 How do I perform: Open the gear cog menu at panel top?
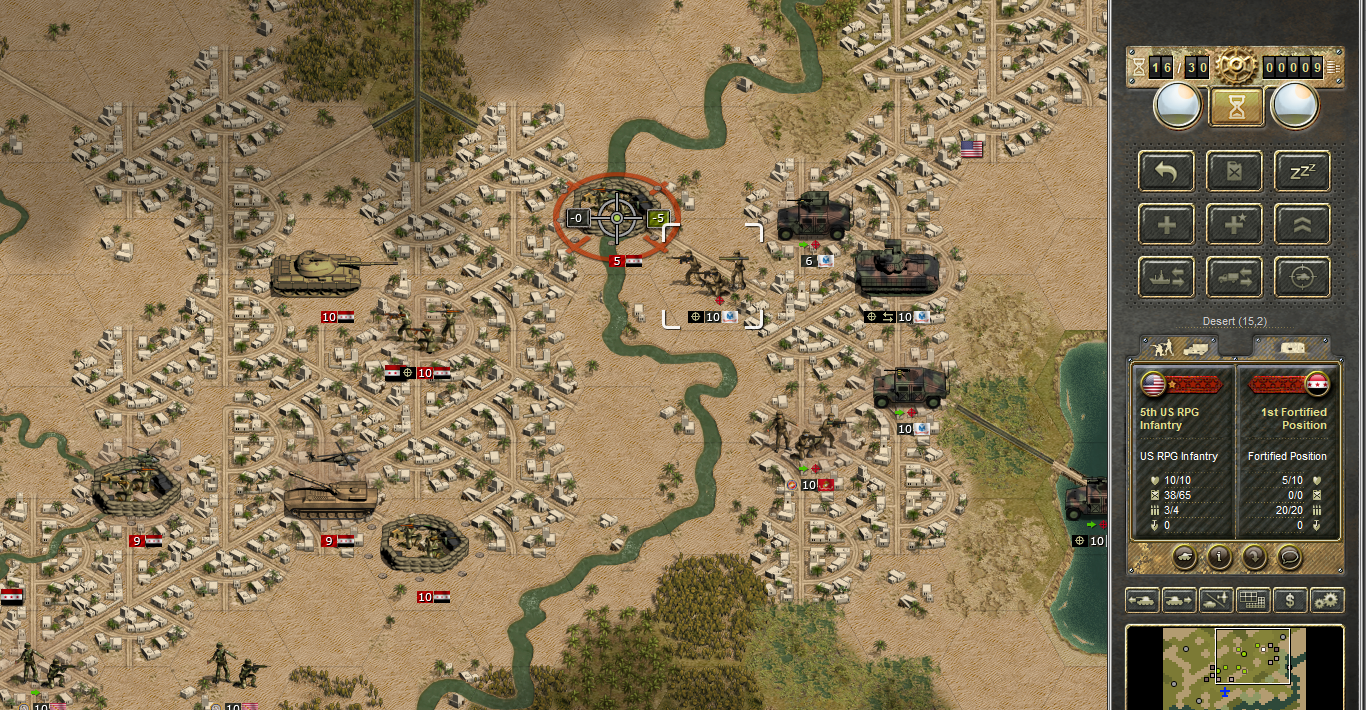click(x=1236, y=67)
